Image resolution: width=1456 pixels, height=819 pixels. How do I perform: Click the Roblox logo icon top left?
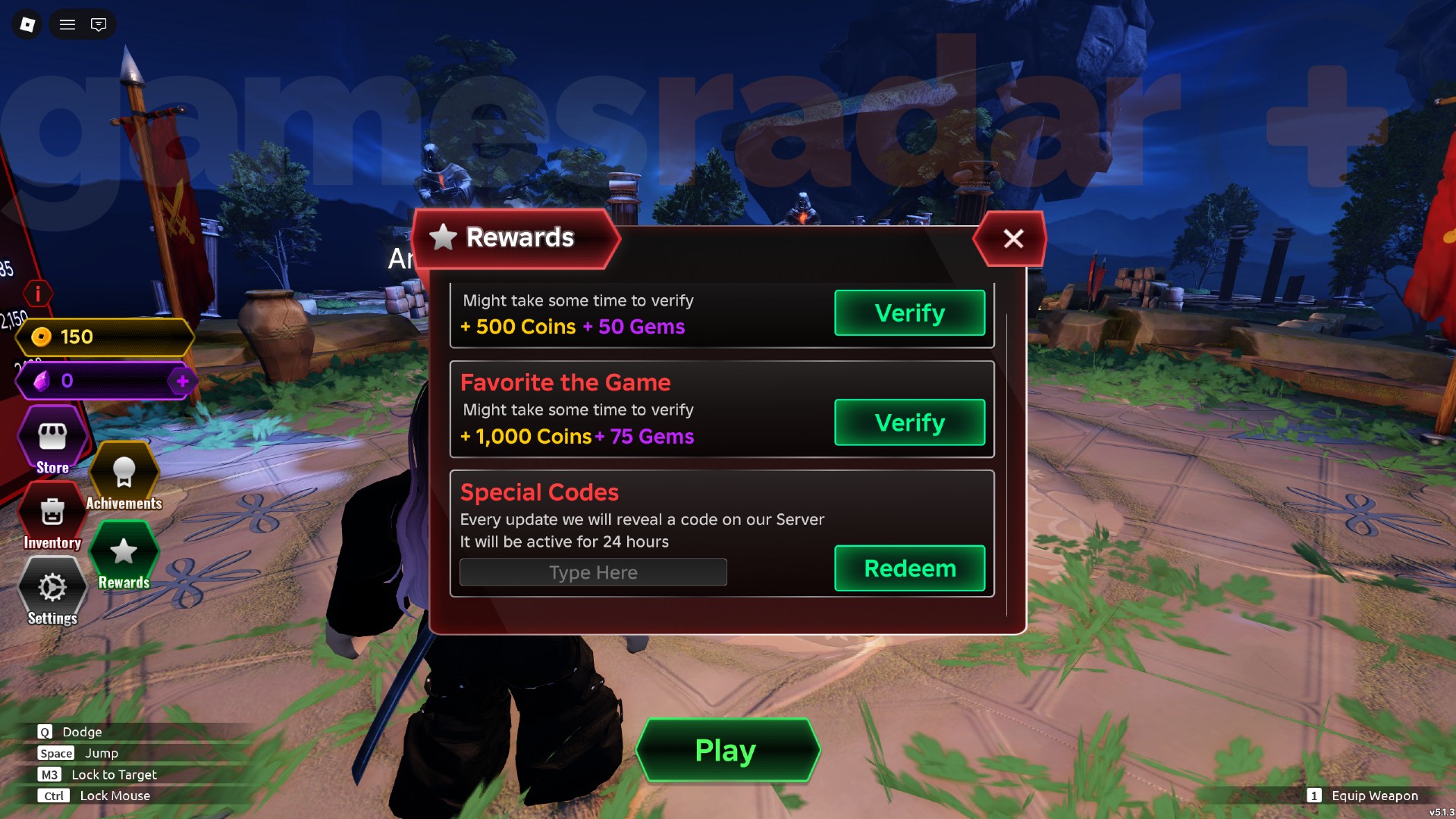pyautogui.click(x=27, y=24)
